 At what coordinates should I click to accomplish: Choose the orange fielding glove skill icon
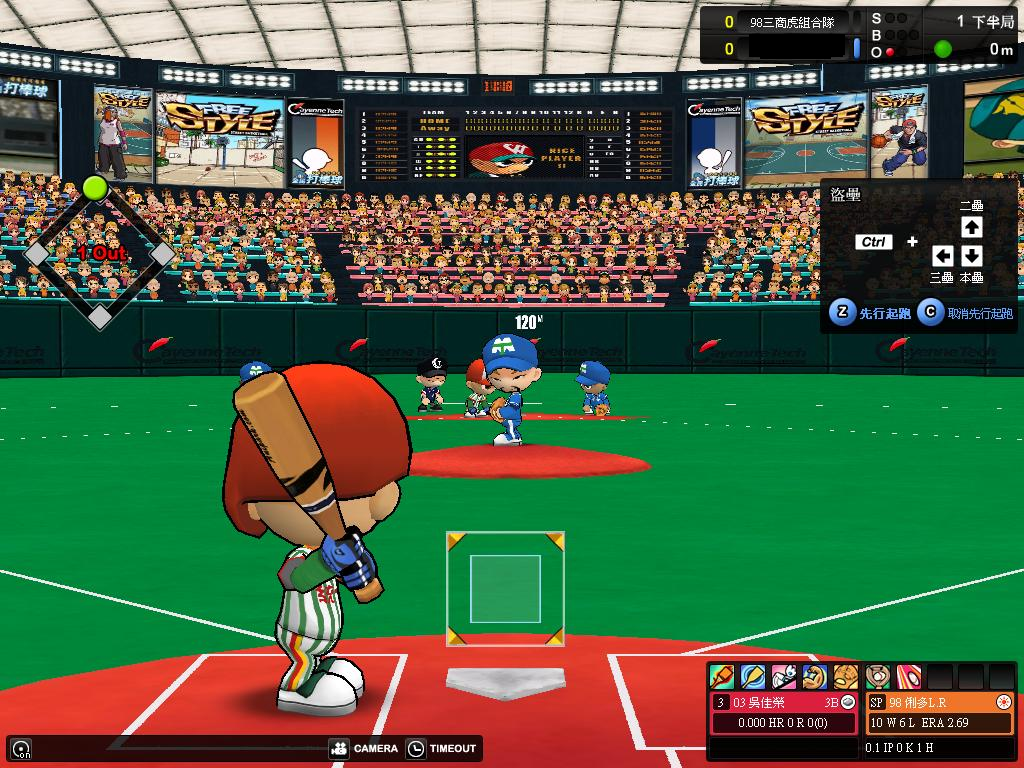[x=846, y=677]
